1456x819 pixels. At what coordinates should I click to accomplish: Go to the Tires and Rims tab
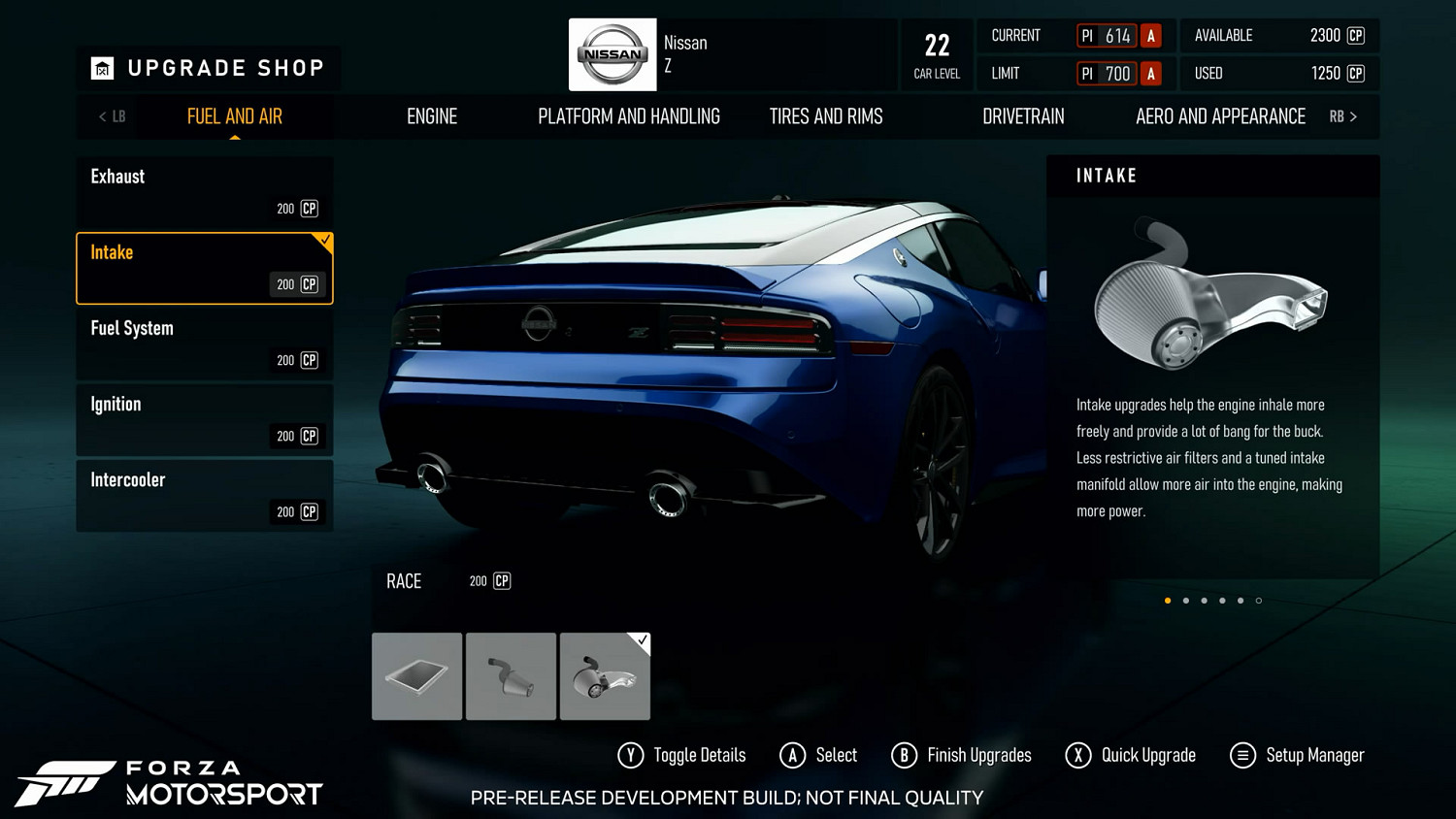tap(826, 116)
